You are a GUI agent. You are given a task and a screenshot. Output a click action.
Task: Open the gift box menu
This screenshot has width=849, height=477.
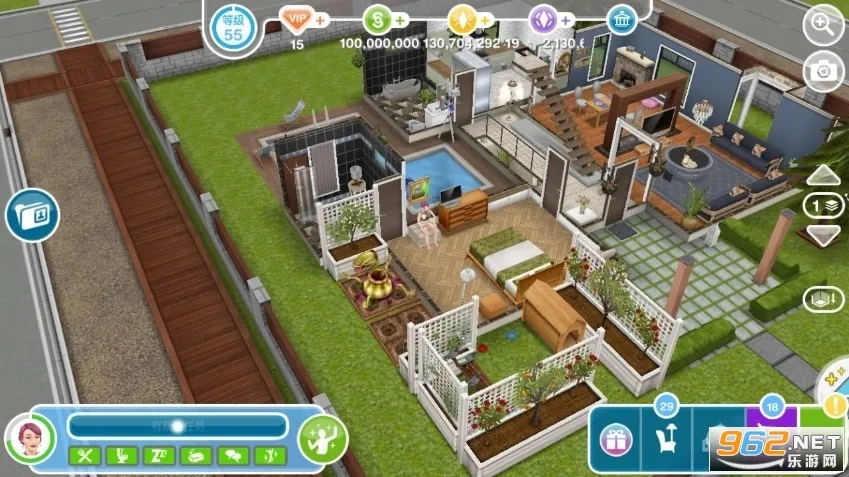[x=616, y=439]
